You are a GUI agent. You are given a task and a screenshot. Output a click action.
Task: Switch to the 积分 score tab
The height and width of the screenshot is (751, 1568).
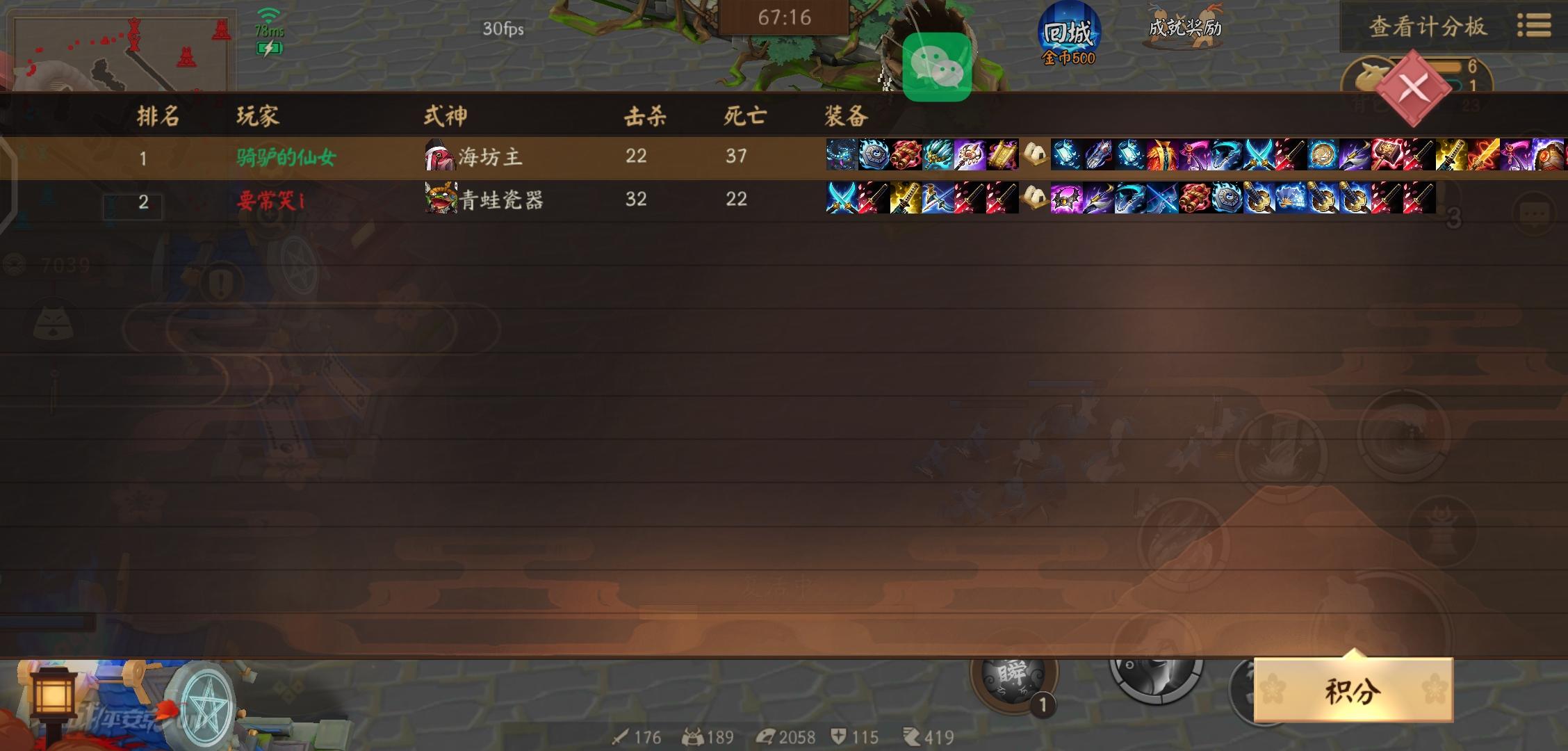coord(1354,688)
